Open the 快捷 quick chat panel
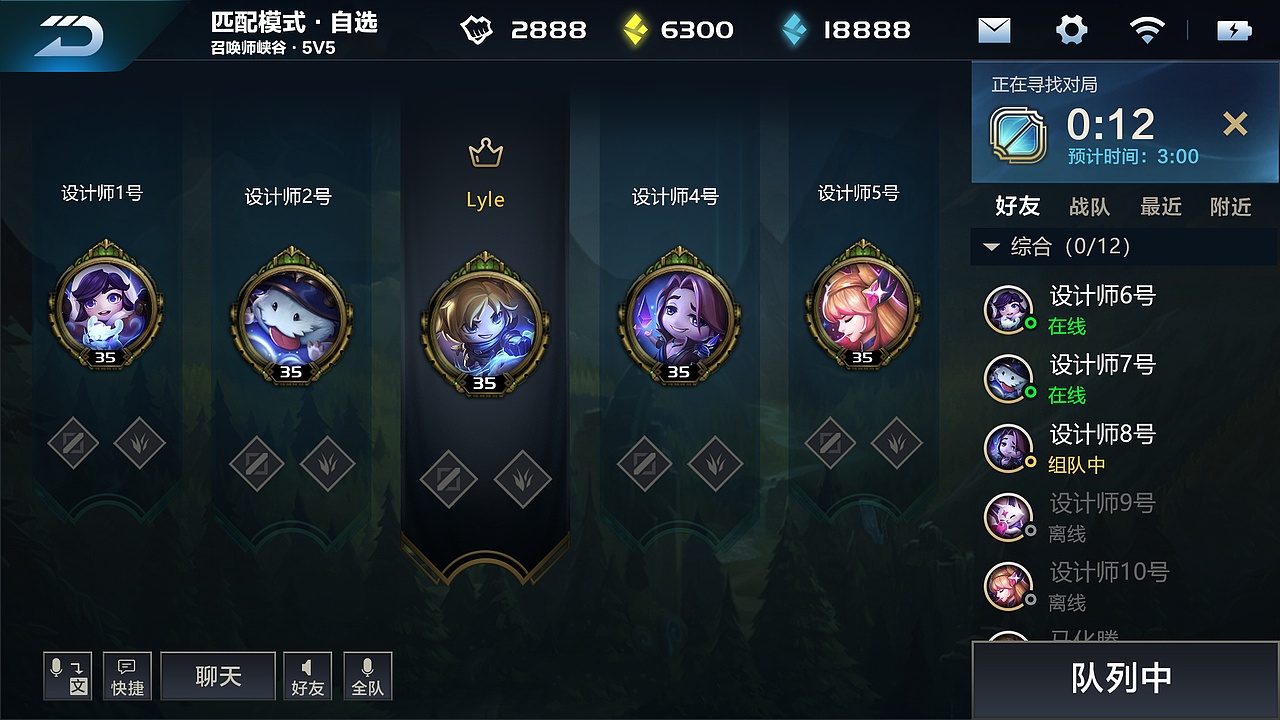Screen dimensions: 1280x720 127,676
